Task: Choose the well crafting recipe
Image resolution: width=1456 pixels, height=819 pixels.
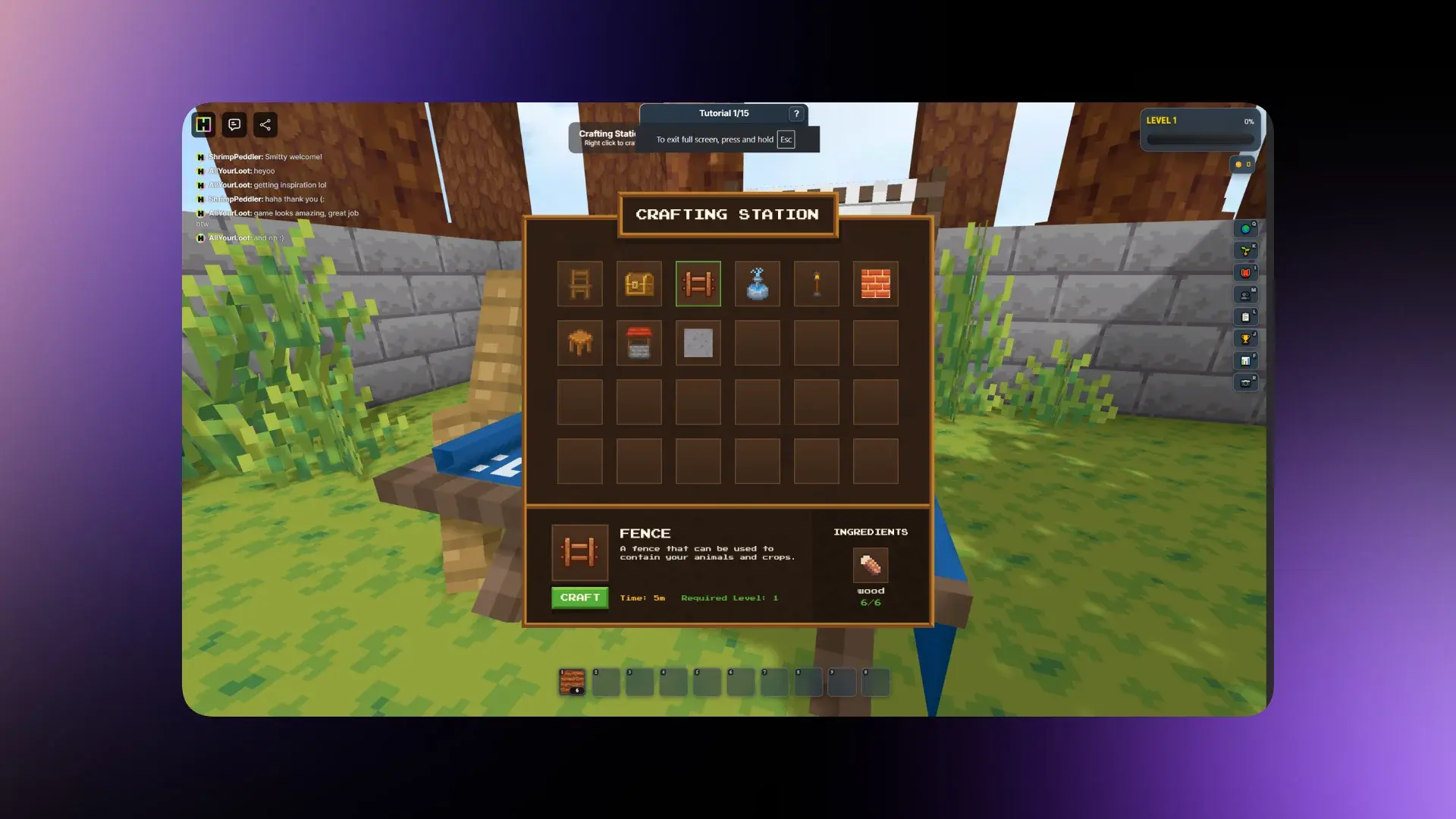Action: [639, 343]
